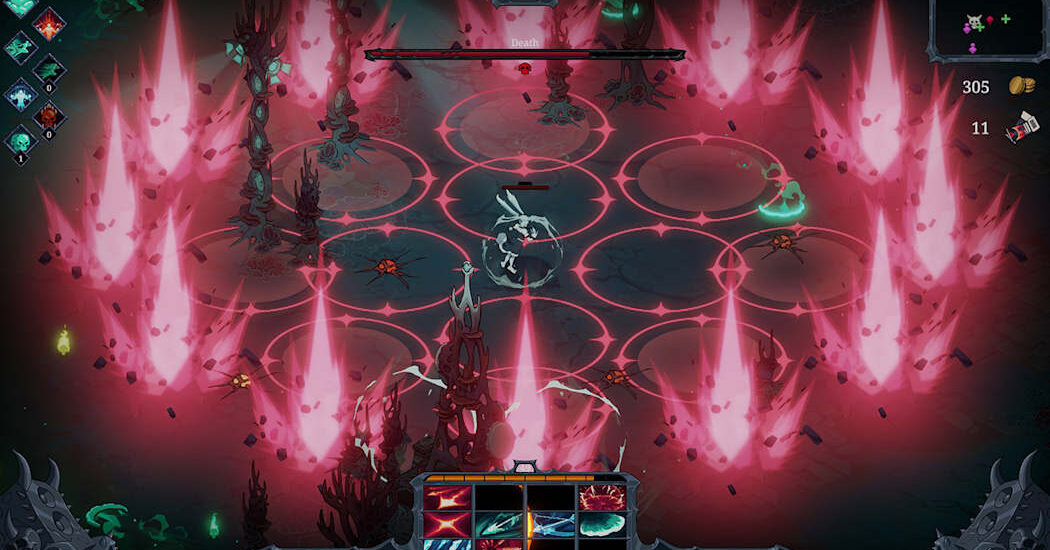Click the skull boss marker on the minimap

[x=973, y=20]
